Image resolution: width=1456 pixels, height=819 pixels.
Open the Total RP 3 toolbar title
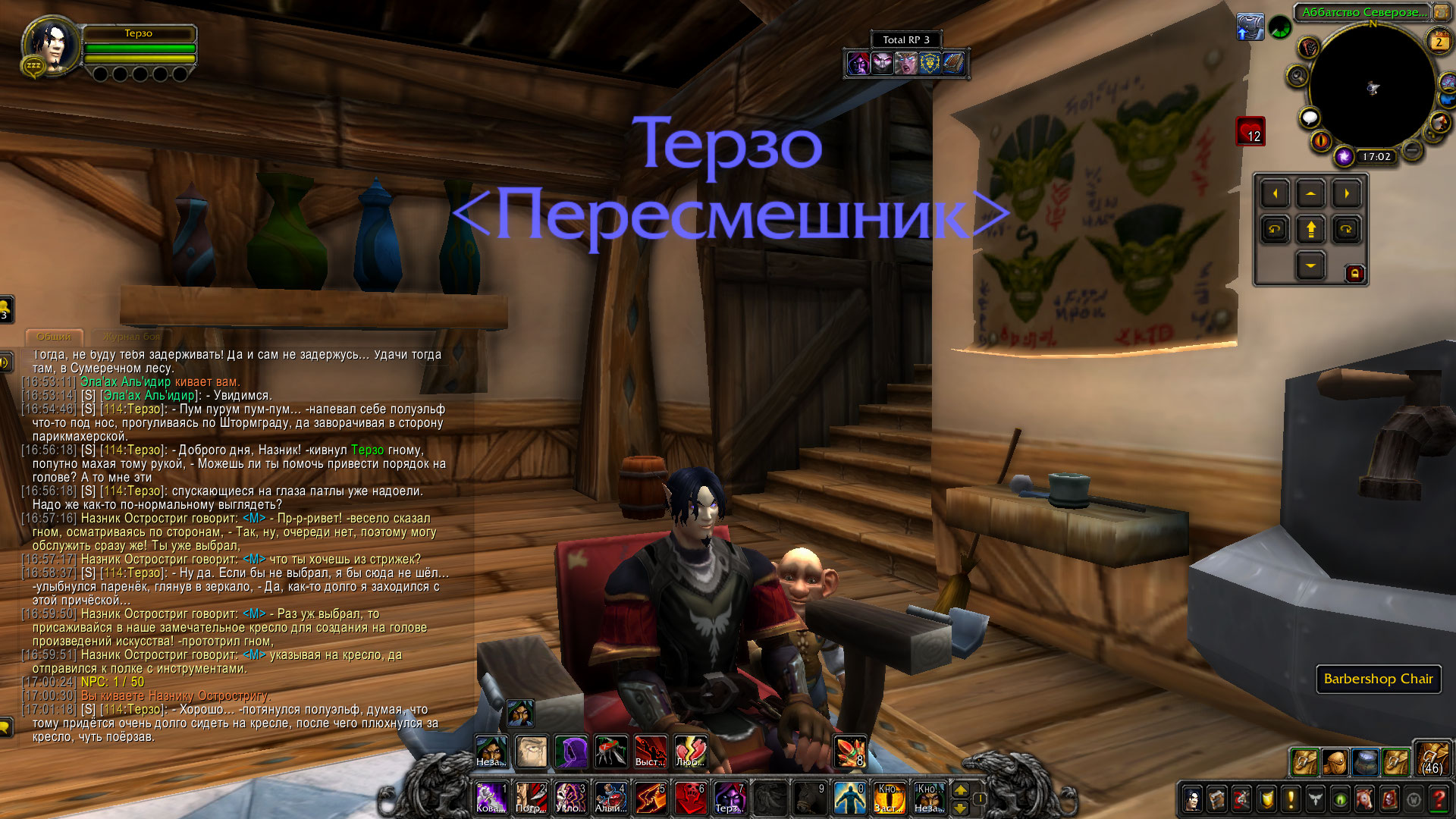point(905,39)
